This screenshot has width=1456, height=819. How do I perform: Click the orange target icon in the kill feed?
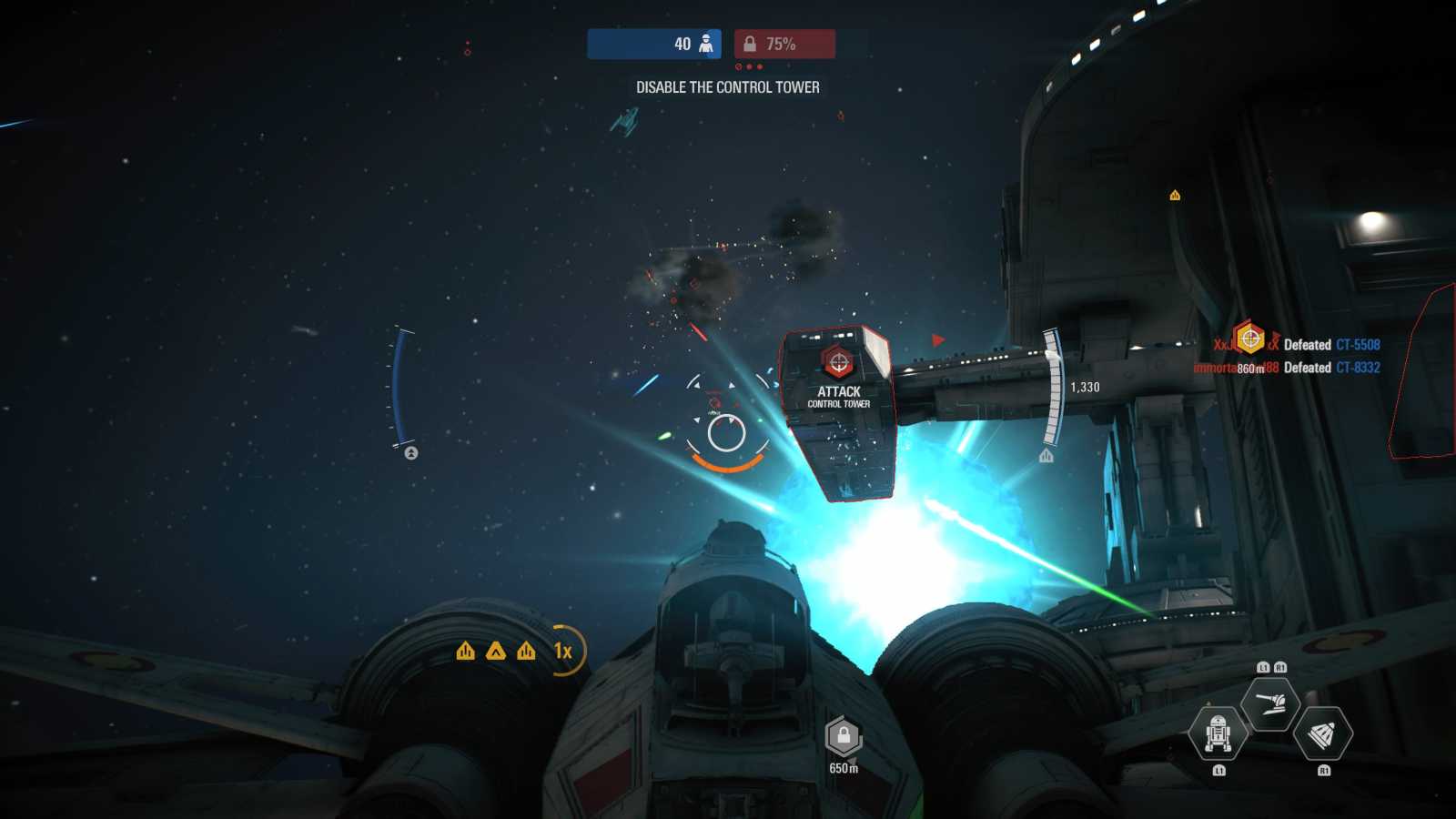point(1249,338)
